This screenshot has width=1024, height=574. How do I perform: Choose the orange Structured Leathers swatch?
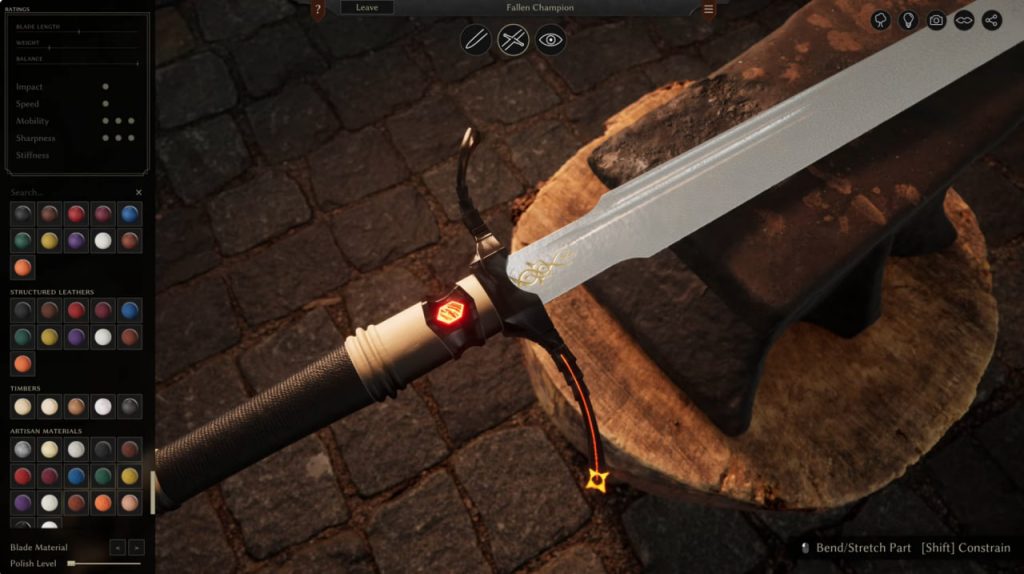(22, 363)
